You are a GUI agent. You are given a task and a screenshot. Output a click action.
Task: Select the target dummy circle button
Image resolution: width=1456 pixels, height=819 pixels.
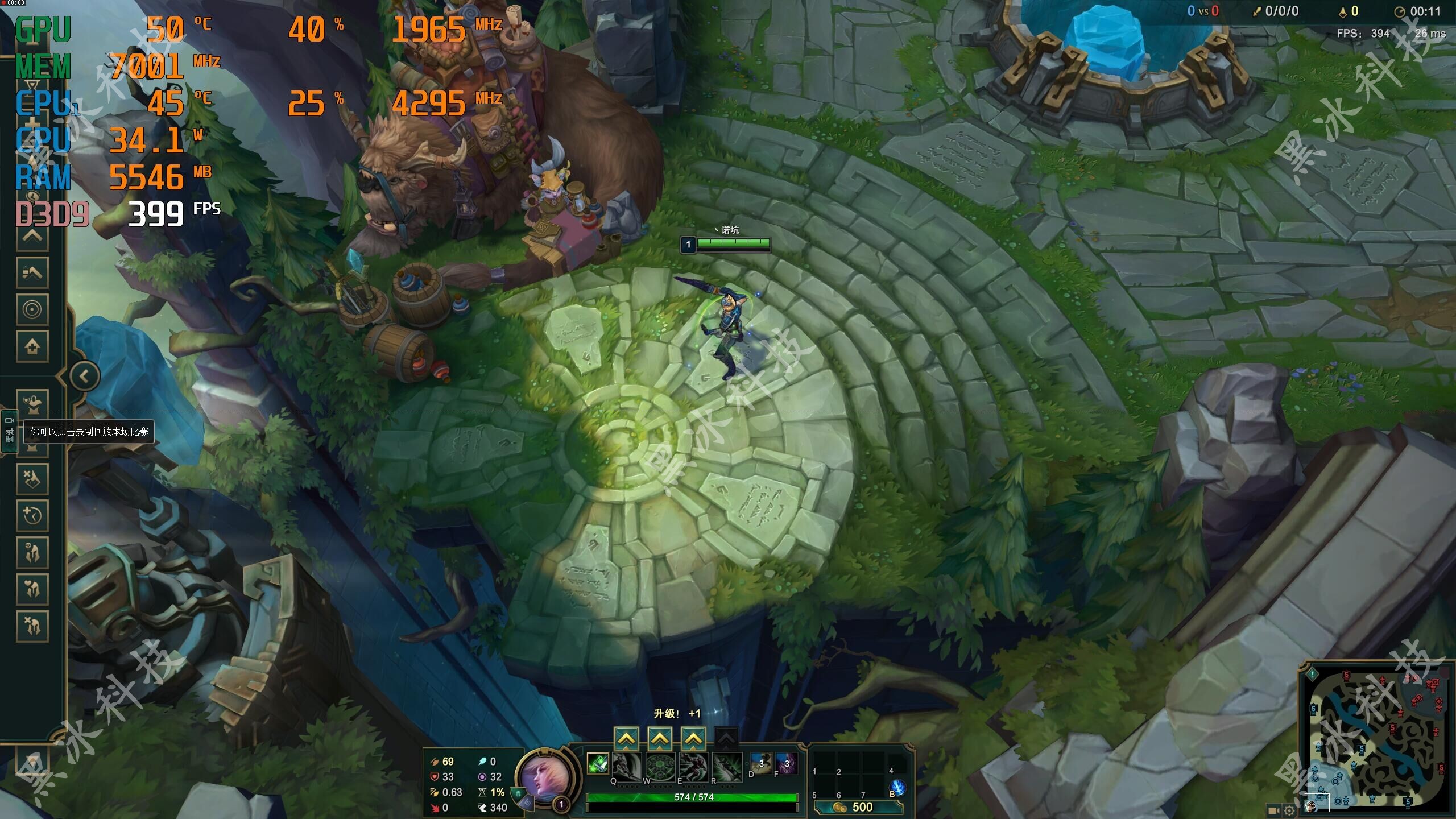[x=32, y=309]
